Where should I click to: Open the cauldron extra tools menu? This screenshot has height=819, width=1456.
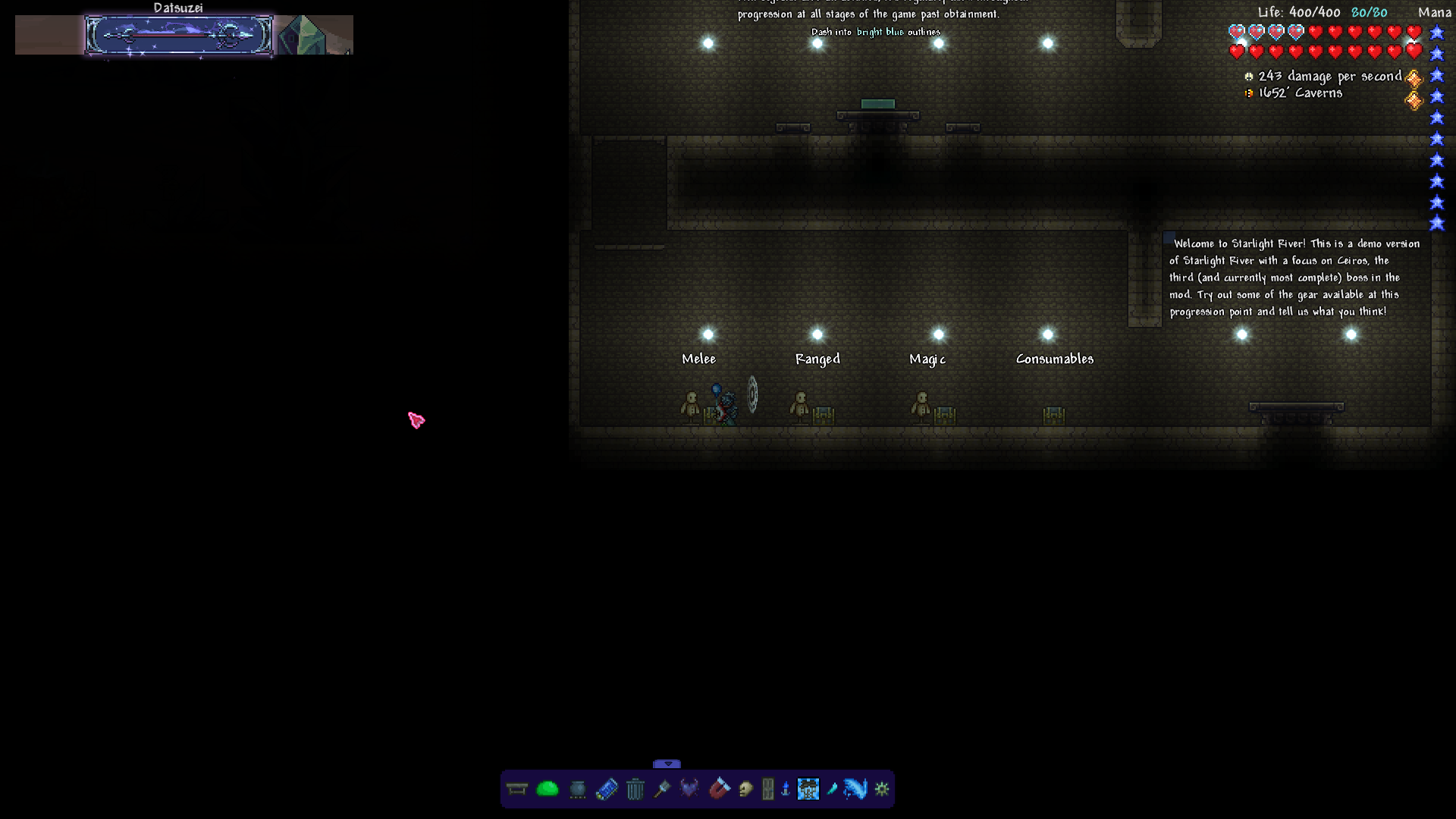(578, 789)
